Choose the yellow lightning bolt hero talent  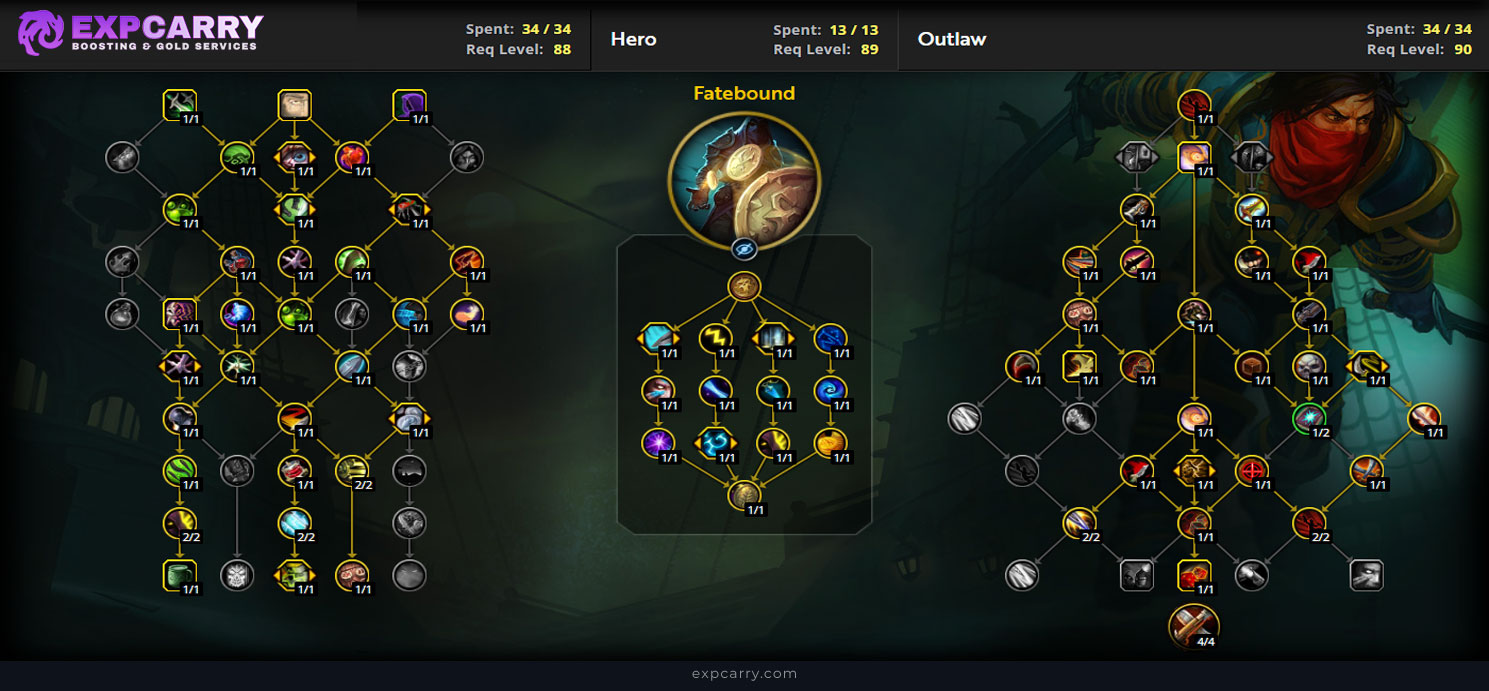pyautogui.click(x=715, y=340)
